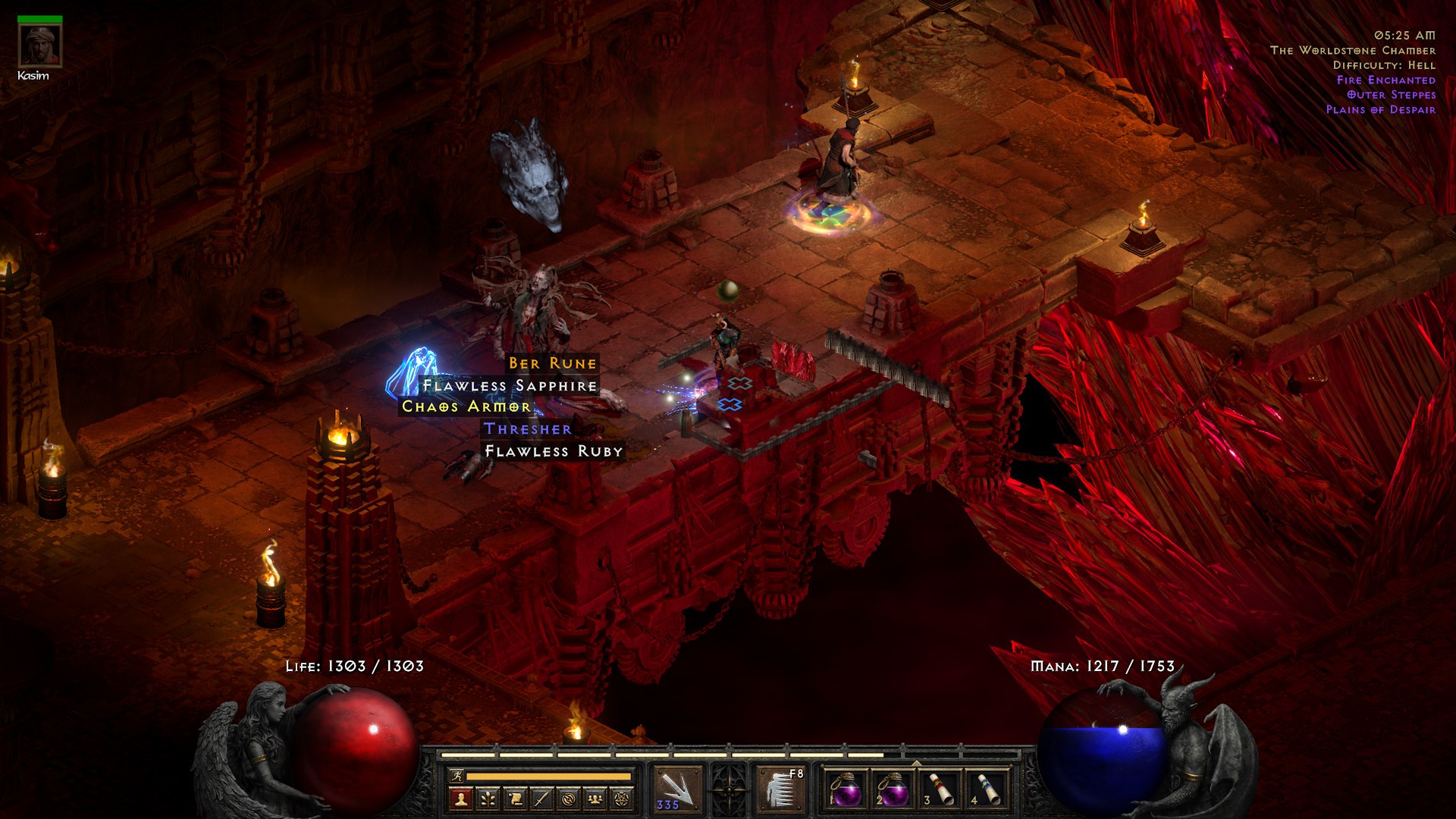Pick up the Thresher item label

click(528, 429)
